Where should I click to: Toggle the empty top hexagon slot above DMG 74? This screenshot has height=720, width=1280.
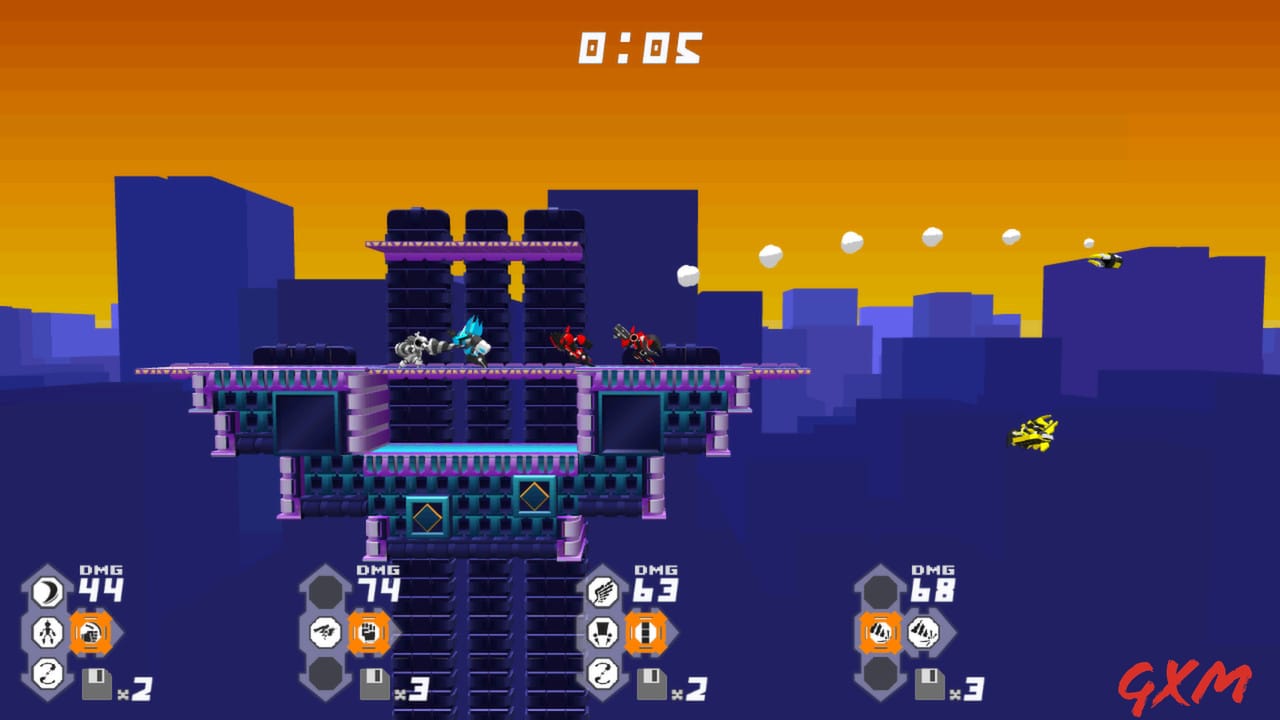click(323, 589)
